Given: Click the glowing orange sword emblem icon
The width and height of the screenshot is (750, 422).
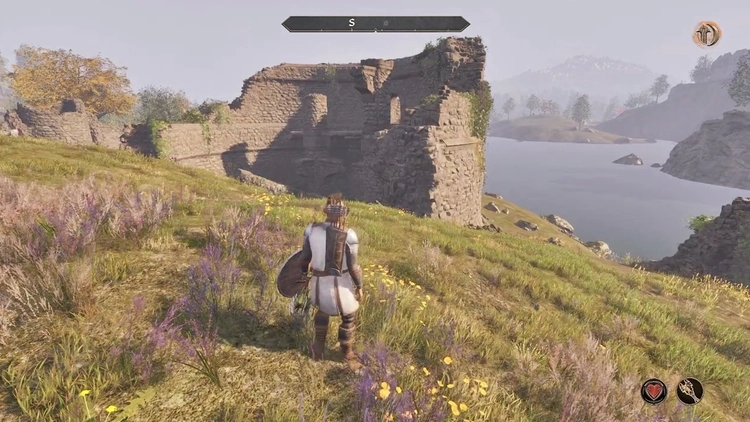Looking at the screenshot, I should [707, 34].
